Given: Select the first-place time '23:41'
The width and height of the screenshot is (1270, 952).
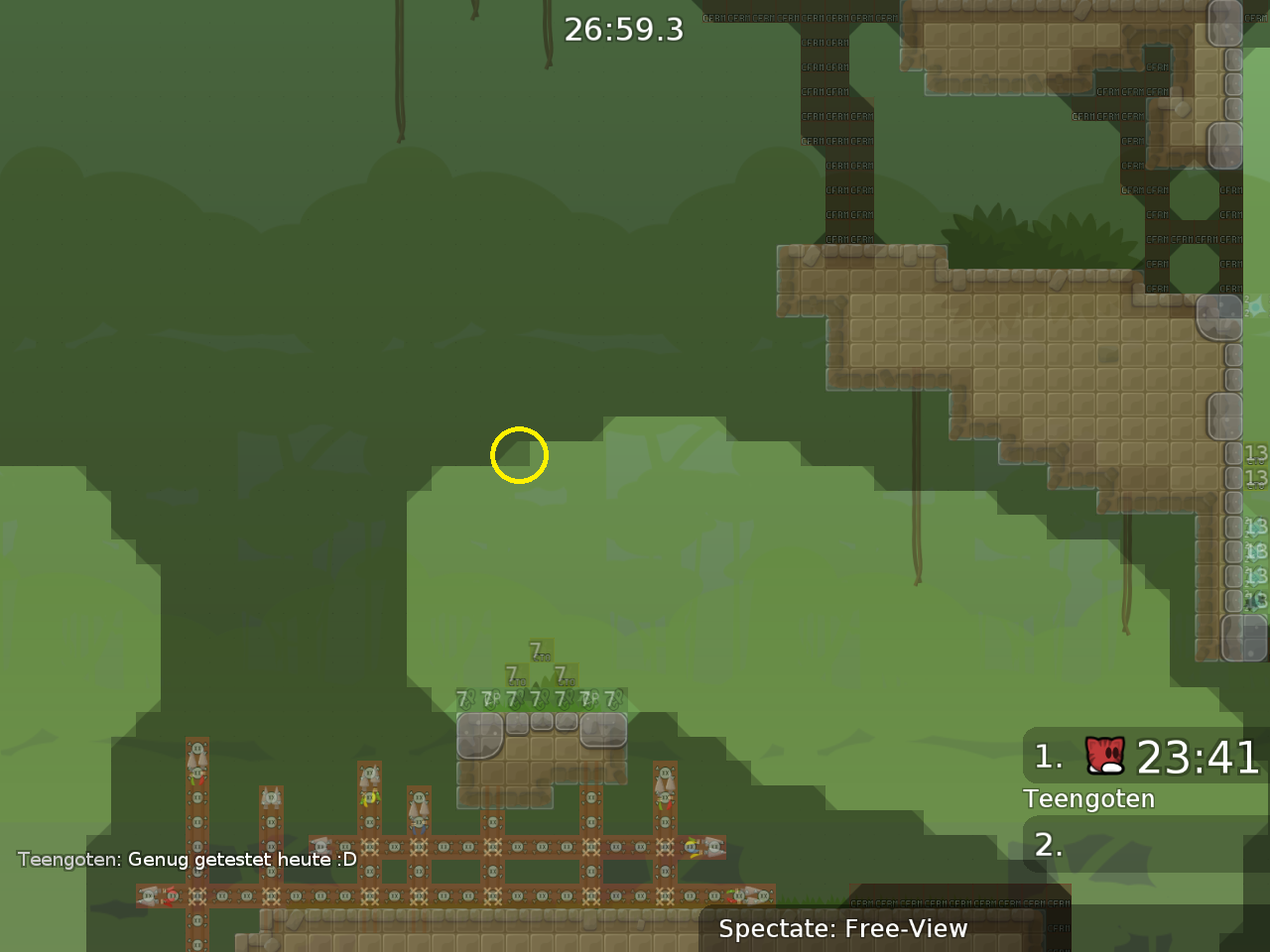Looking at the screenshot, I should (x=1199, y=759).
